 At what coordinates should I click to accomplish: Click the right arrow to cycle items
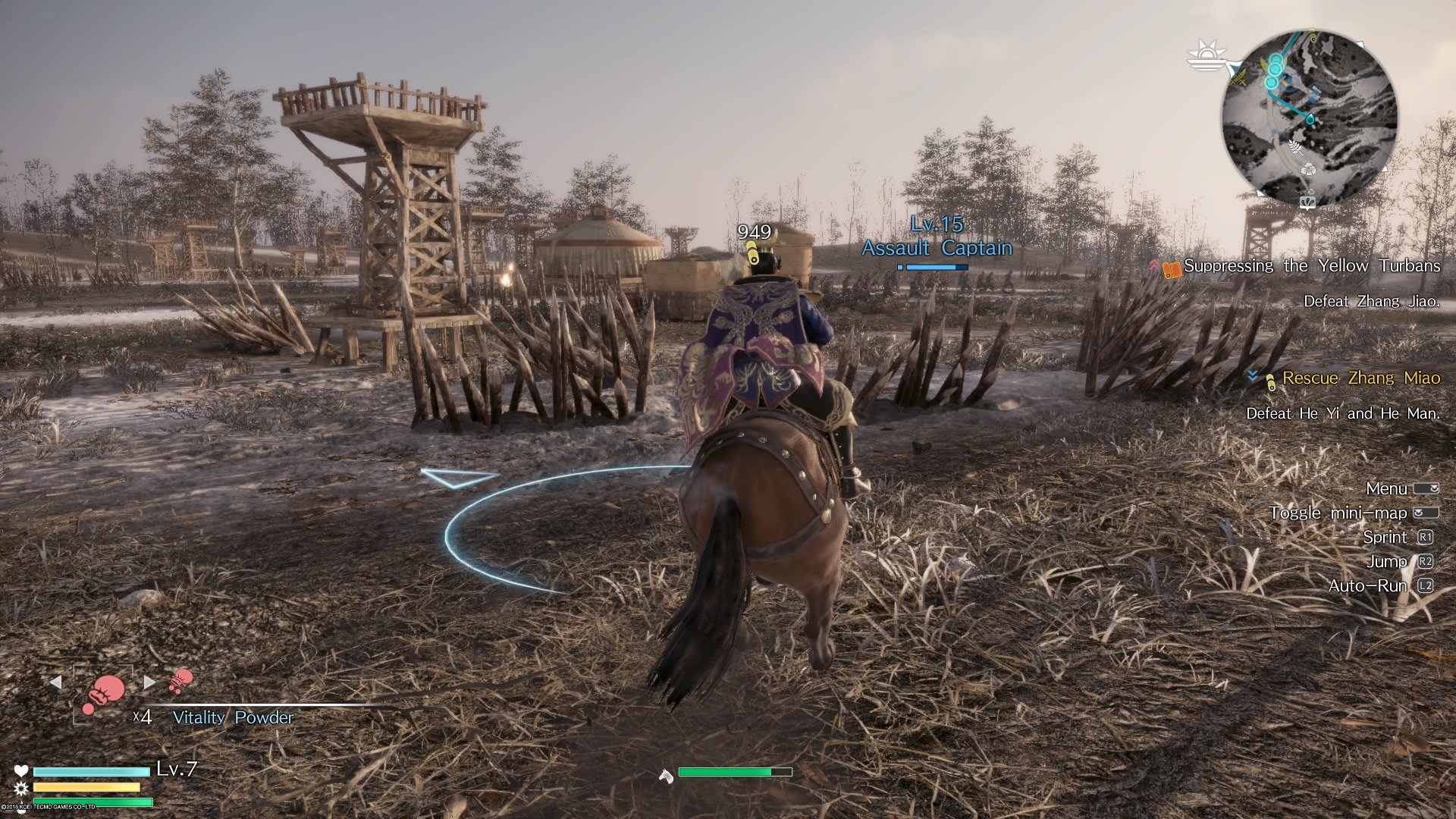click(149, 682)
